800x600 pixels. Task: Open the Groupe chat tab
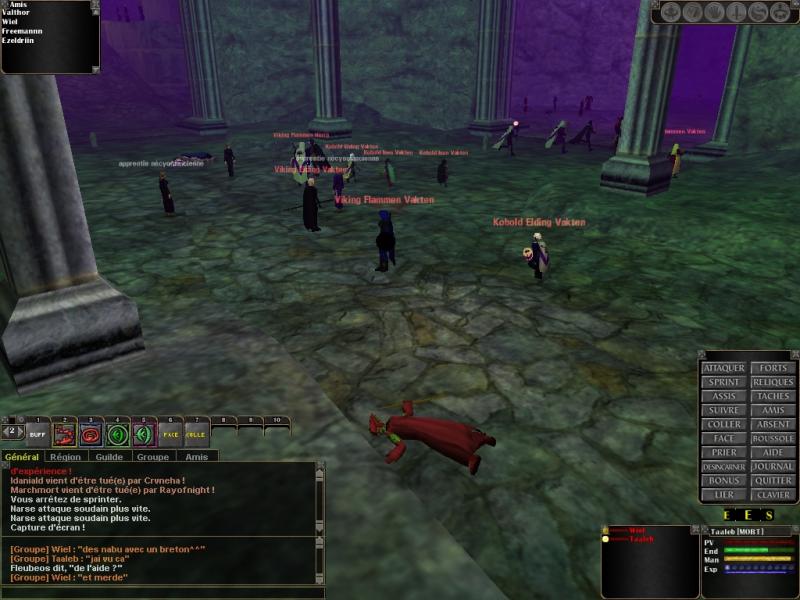[x=152, y=457]
